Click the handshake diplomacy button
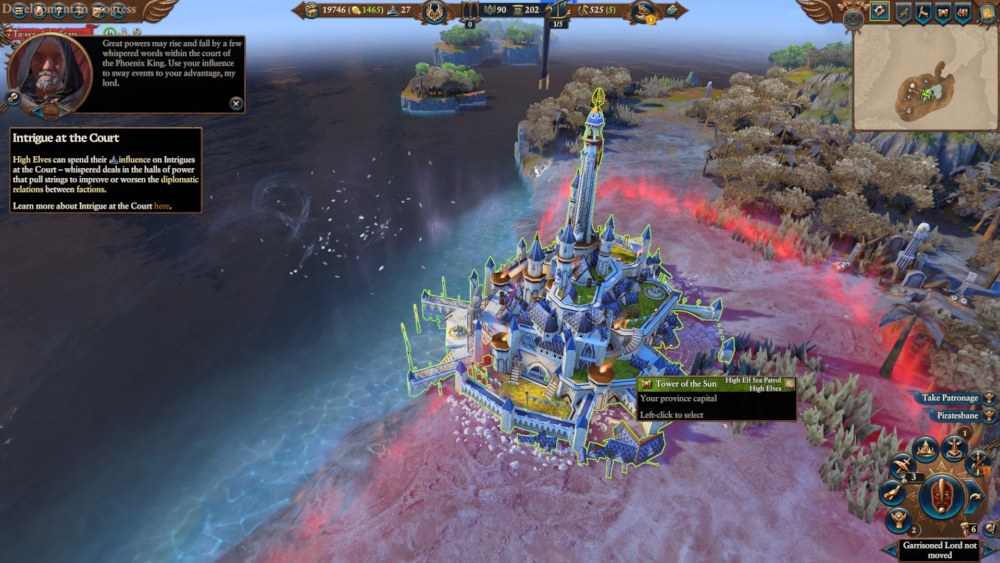This screenshot has height=563, width=1000. pyautogui.click(x=891, y=494)
